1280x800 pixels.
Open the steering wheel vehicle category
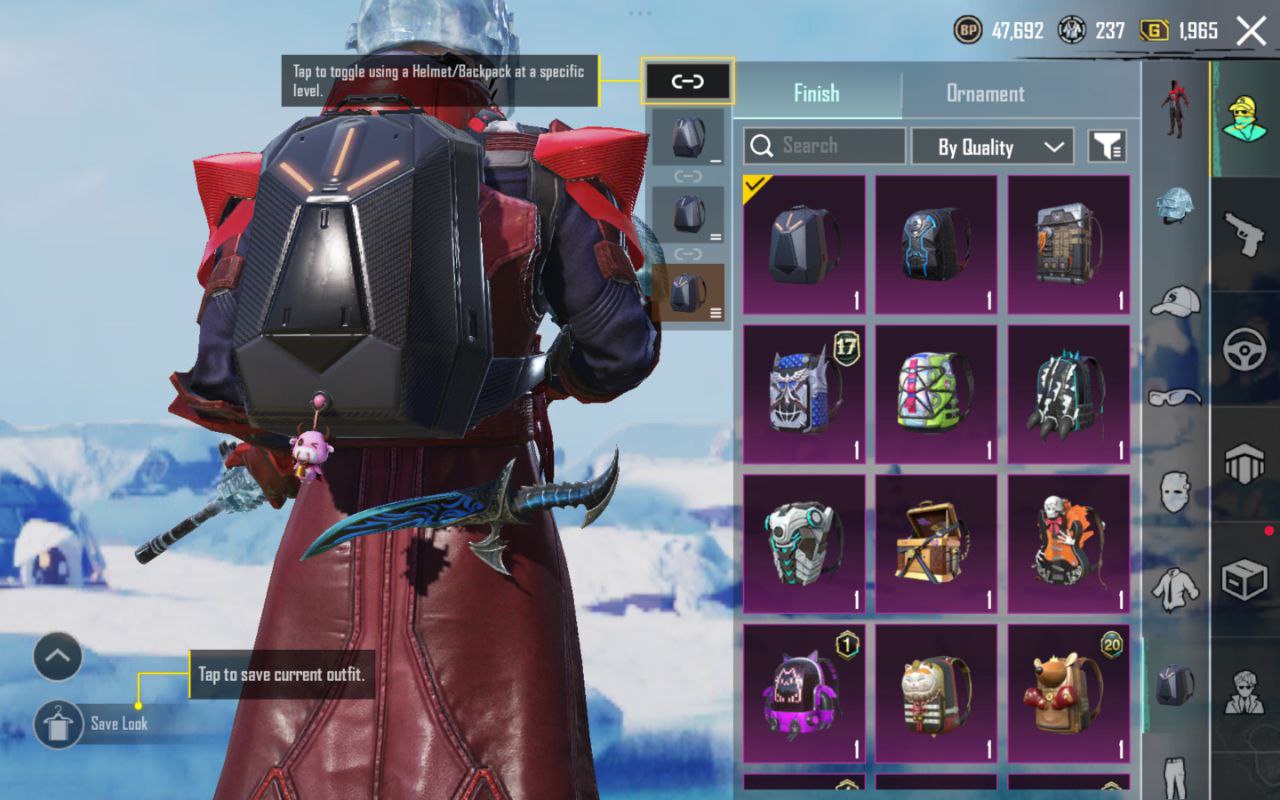click(1244, 349)
